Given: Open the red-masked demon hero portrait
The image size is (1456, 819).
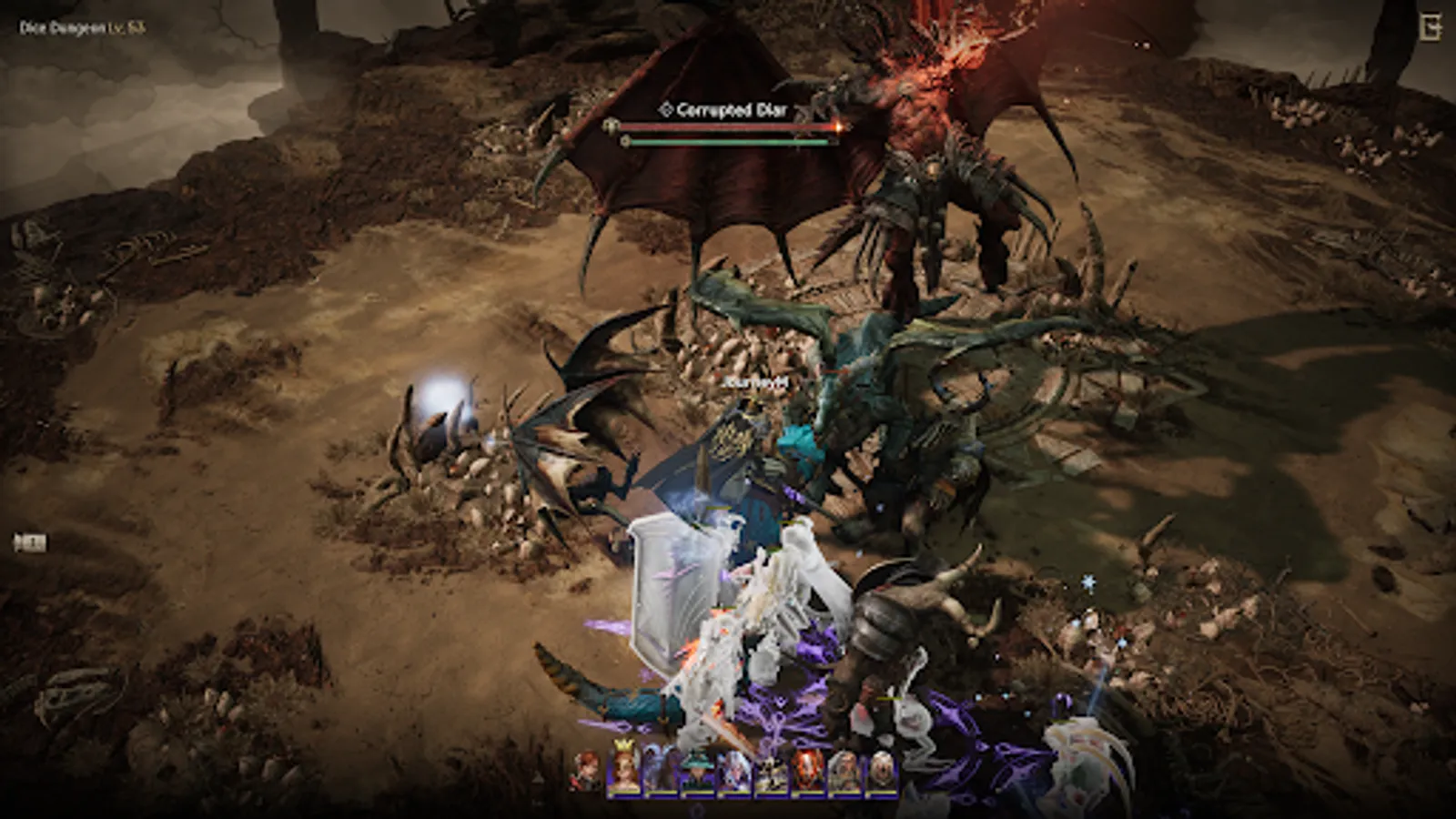Looking at the screenshot, I should coord(808,772).
